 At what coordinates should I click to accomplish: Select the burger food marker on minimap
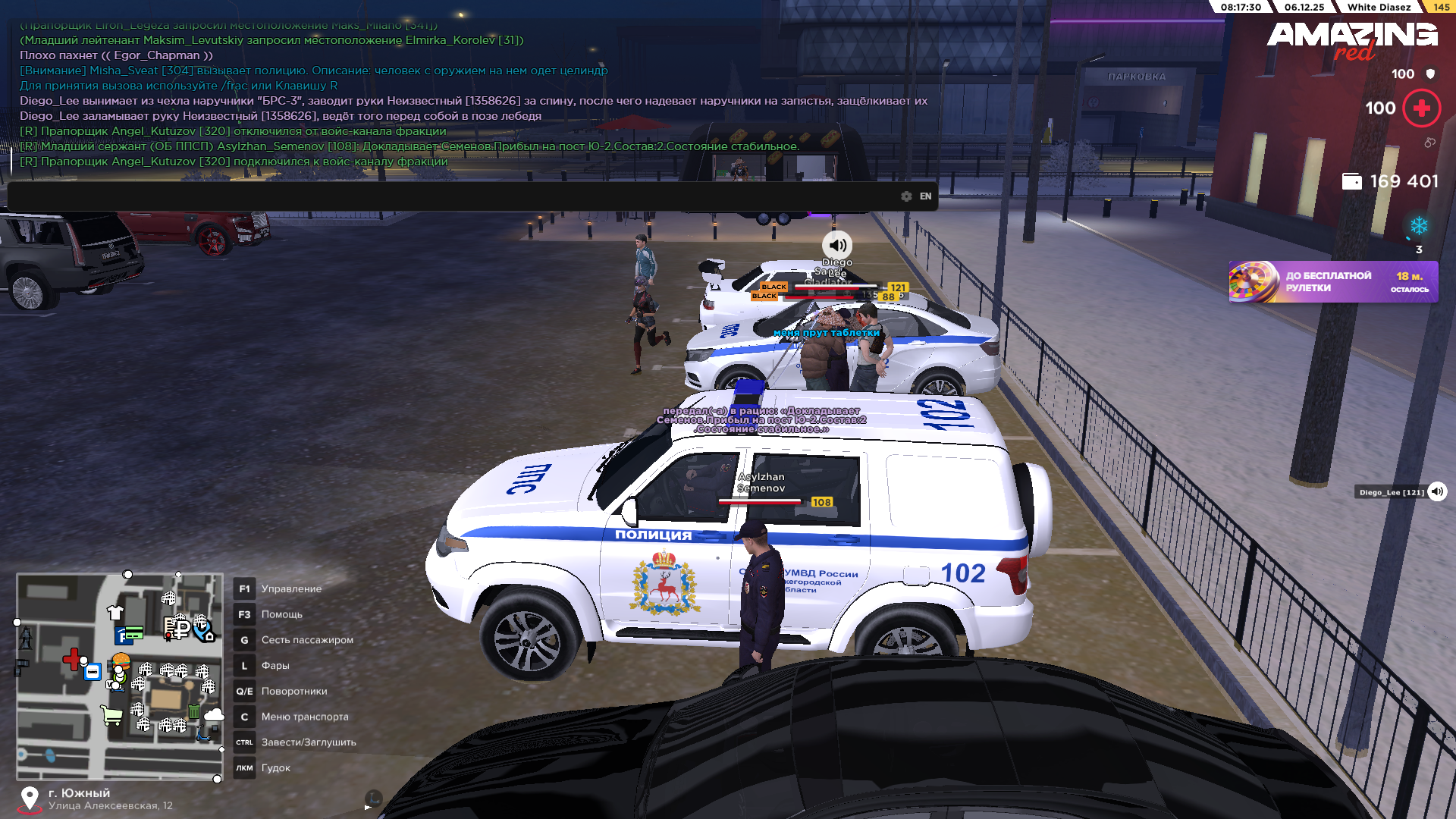click(x=121, y=661)
